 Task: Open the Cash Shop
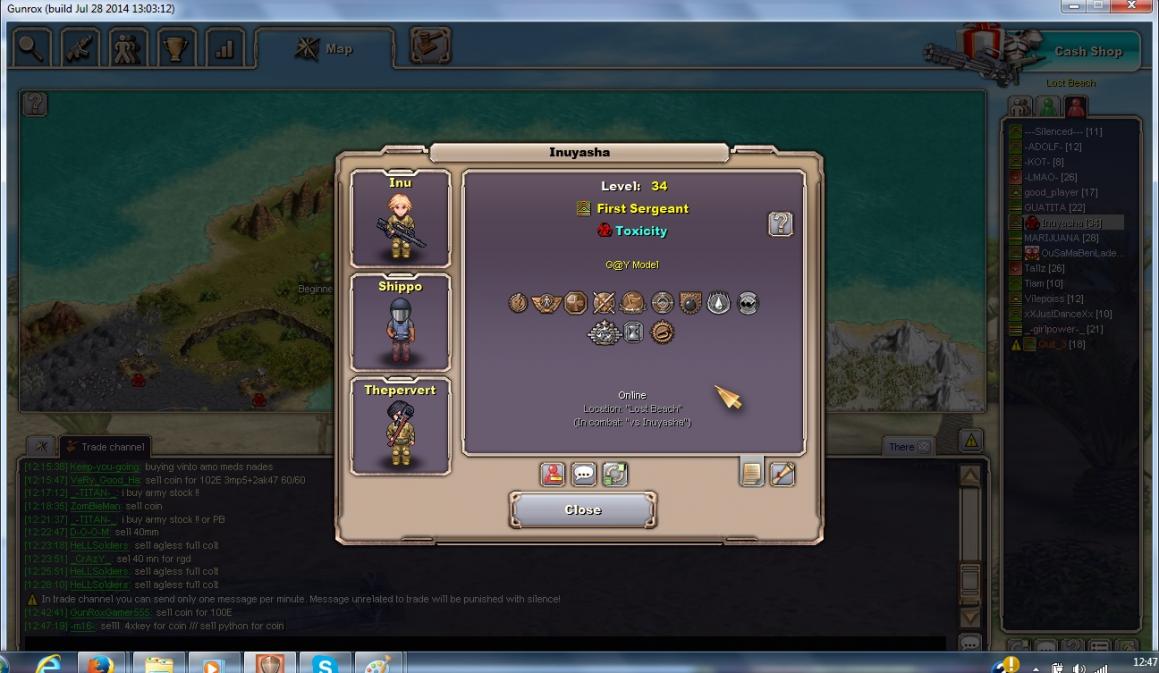pos(1087,52)
